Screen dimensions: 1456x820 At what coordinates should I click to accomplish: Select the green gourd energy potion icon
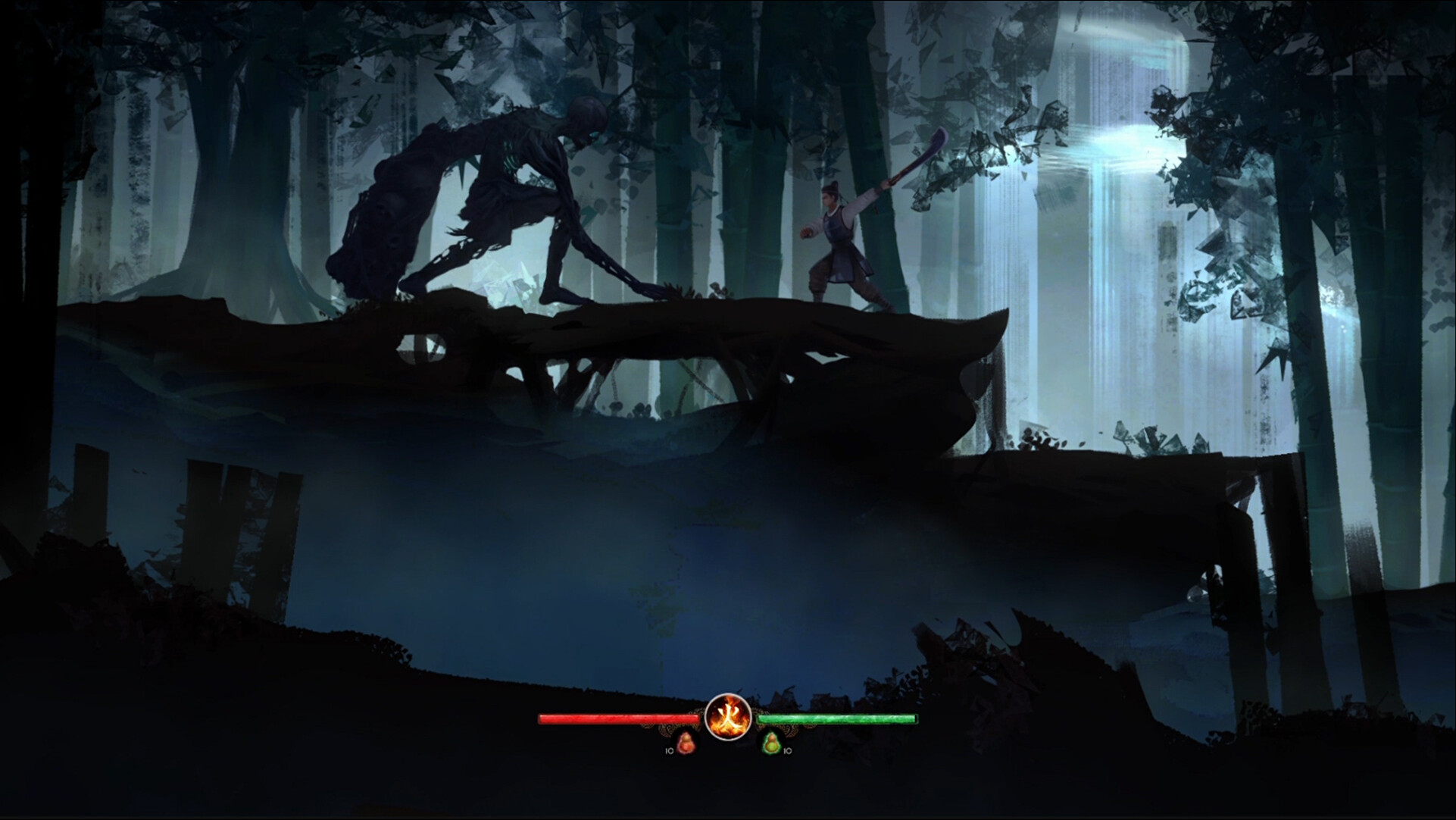point(772,744)
